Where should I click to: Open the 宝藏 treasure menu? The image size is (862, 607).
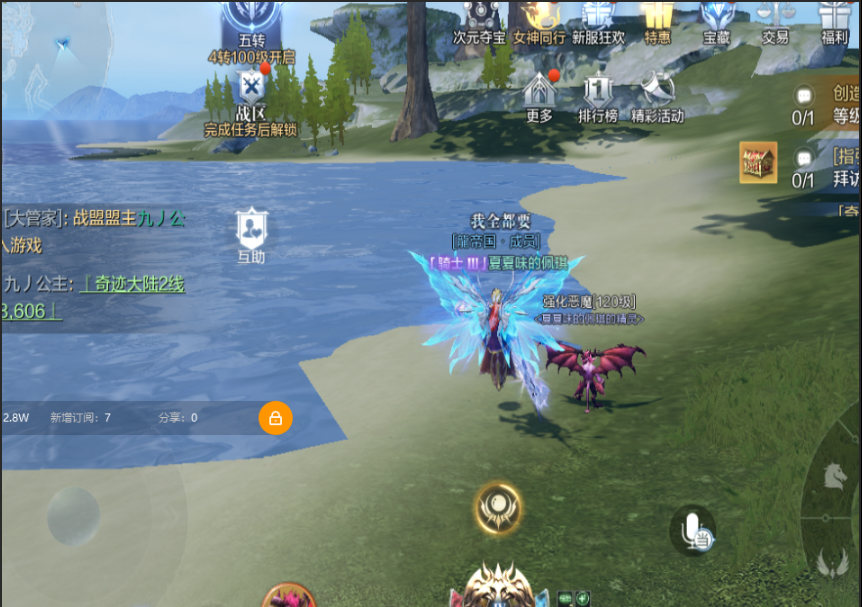716,16
